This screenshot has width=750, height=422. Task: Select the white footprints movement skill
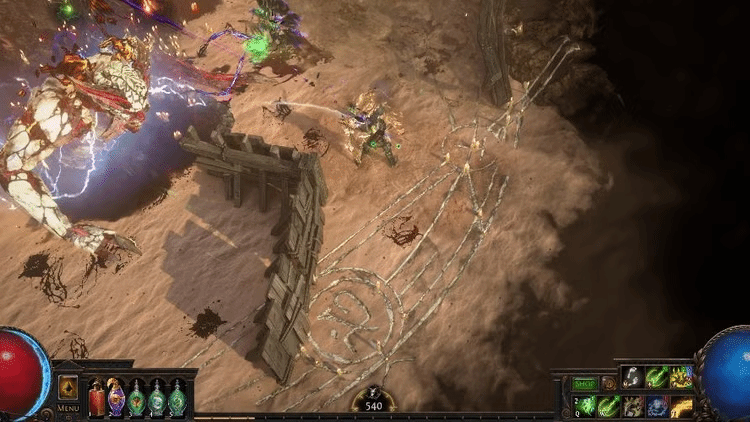click(x=632, y=377)
